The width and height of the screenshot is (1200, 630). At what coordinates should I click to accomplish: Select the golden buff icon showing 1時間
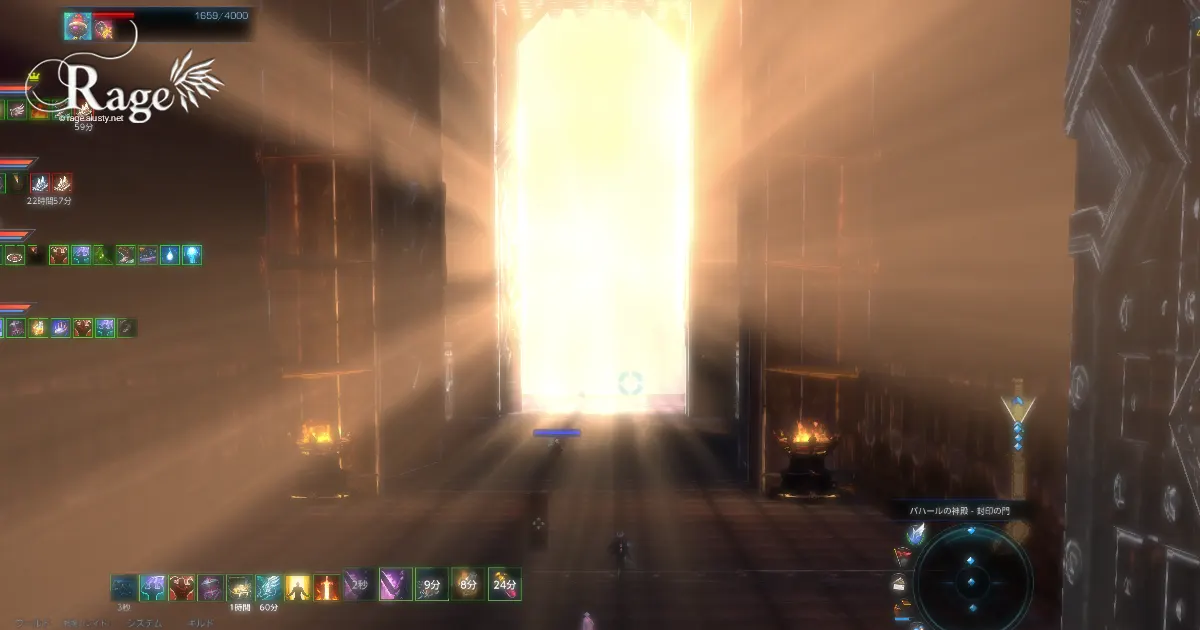pyautogui.click(x=240, y=587)
